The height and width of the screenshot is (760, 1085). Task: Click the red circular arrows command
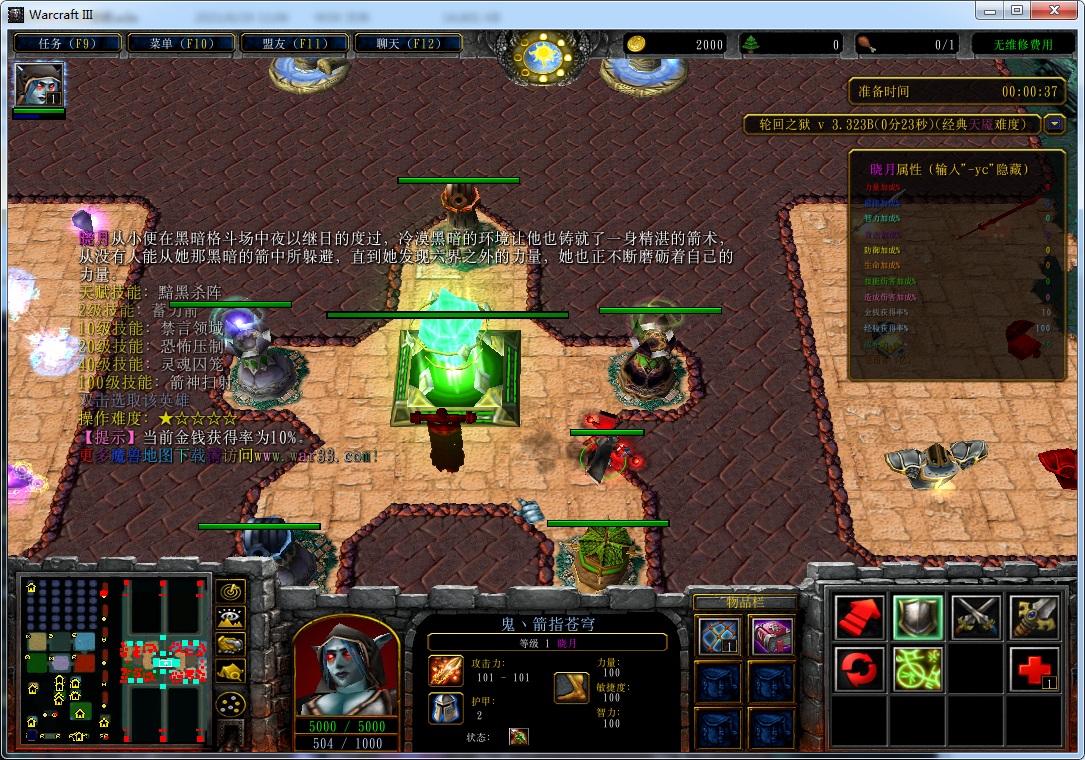coord(859,668)
